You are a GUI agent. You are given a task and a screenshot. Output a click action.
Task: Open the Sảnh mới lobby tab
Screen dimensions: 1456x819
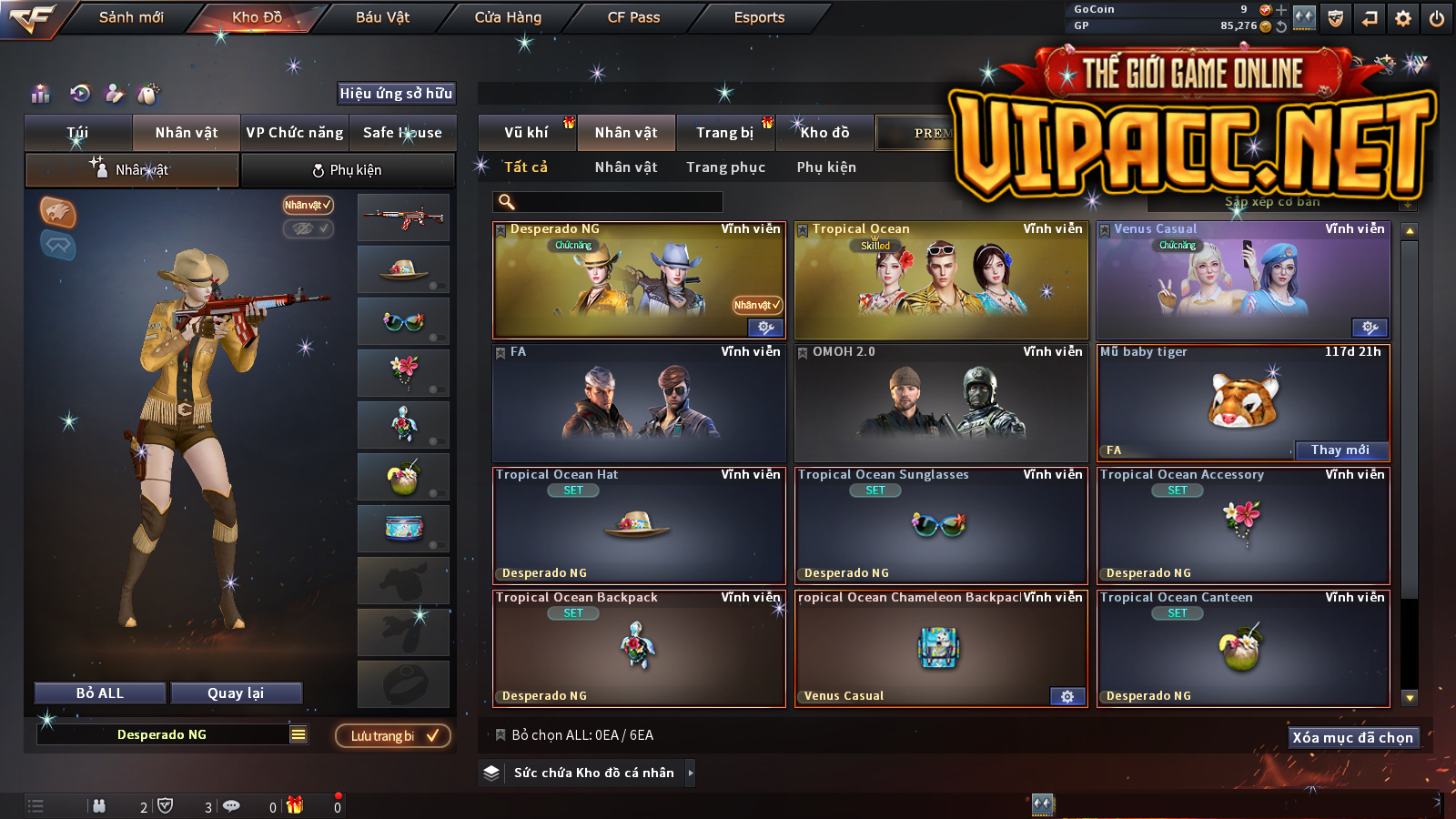pyautogui.click(x=131, y=17)
